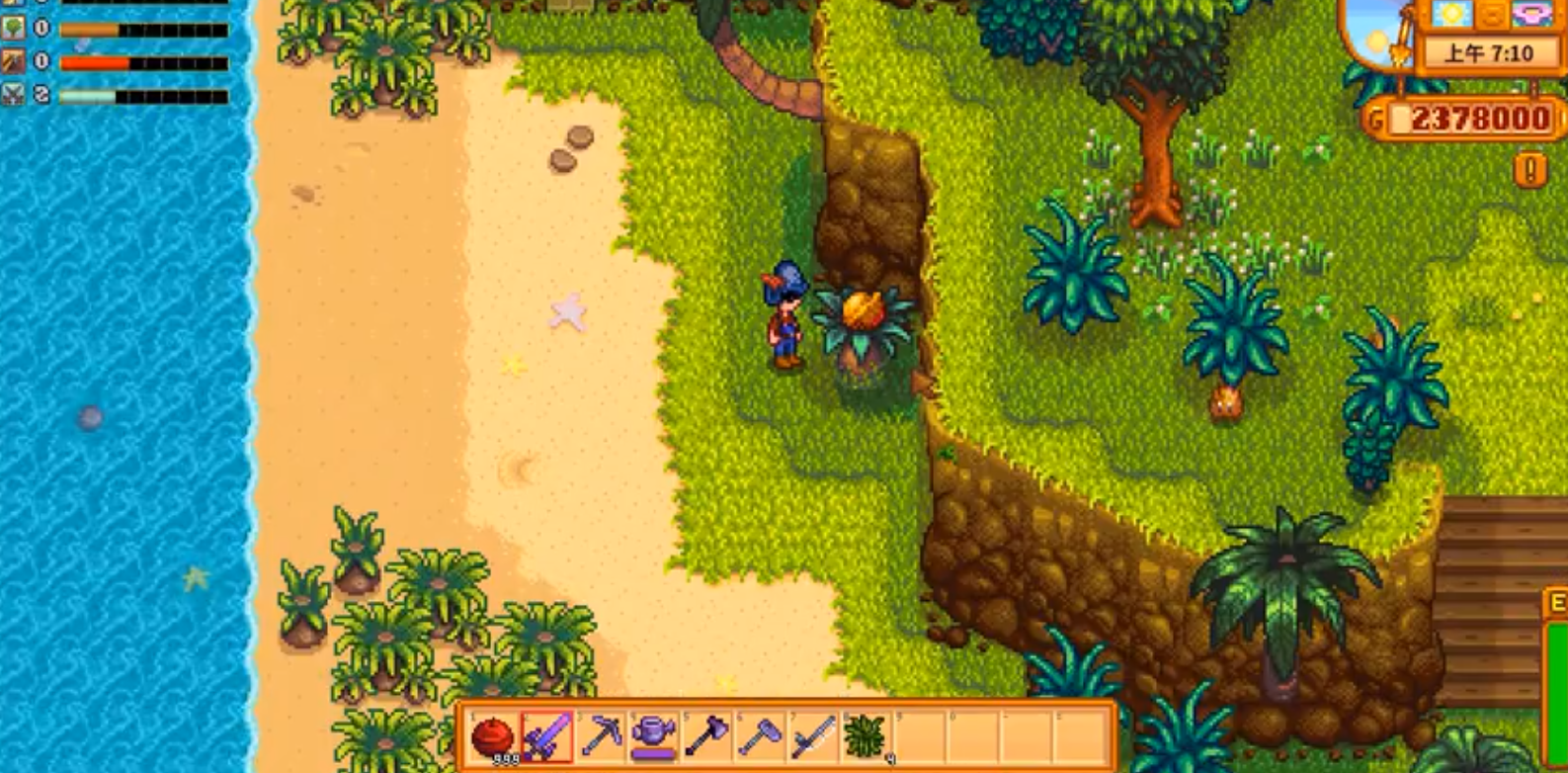Pick the hammer tool in the hotbar
The image size is (1568, 773).
pyautogui.click(x=760, y=736)
